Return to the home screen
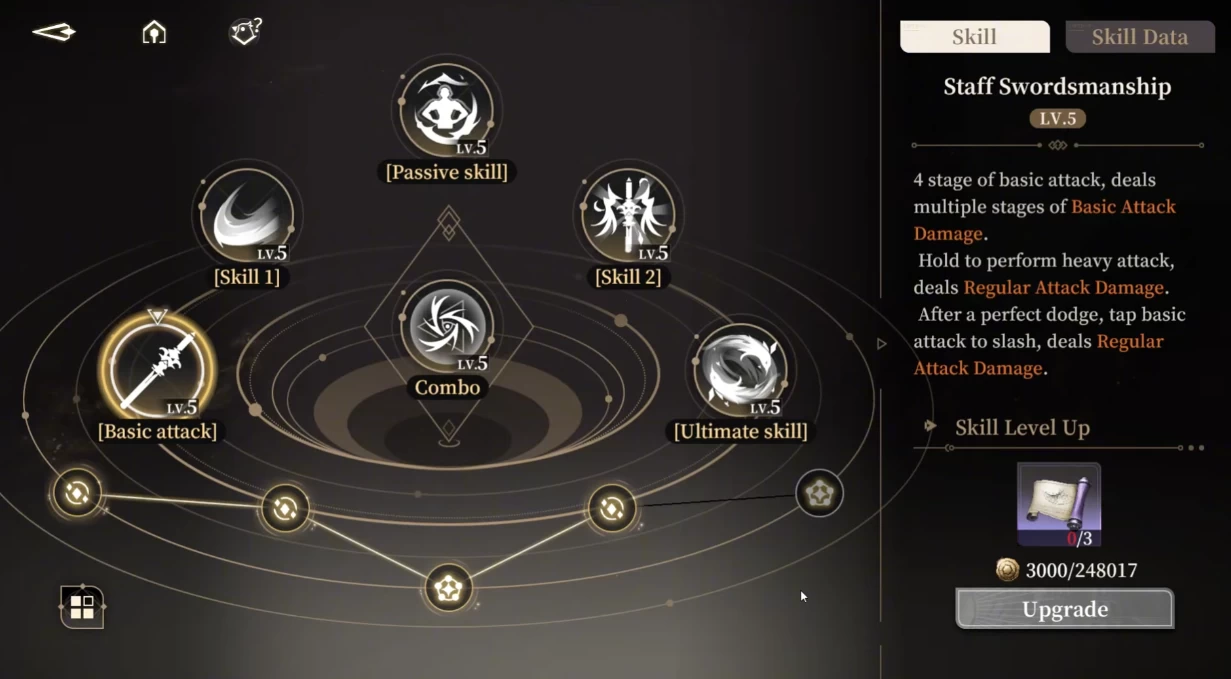This screenshot has height=679, width=1231. click(x=154, y=33)
